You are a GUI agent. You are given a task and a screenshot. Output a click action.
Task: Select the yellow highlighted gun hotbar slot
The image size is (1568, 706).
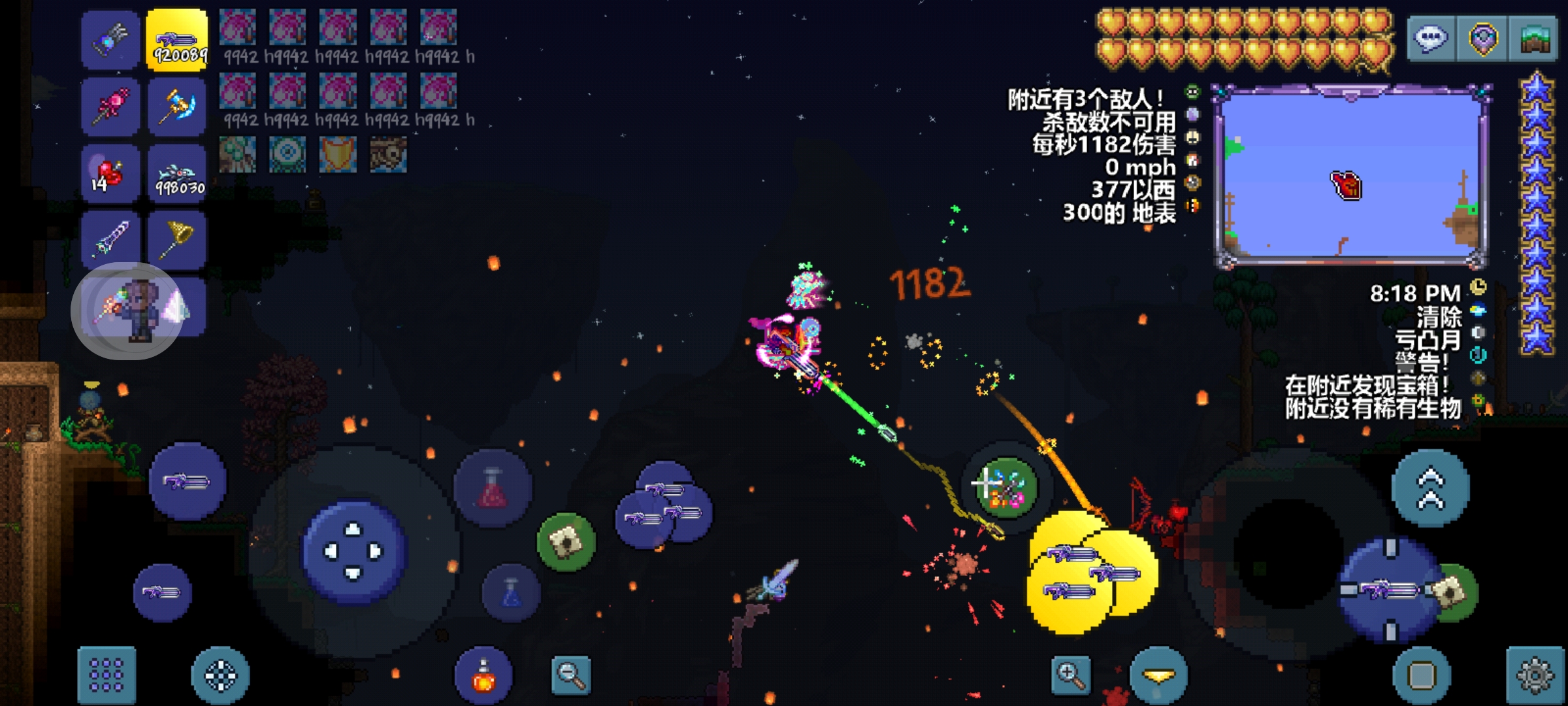click(177, 41)
